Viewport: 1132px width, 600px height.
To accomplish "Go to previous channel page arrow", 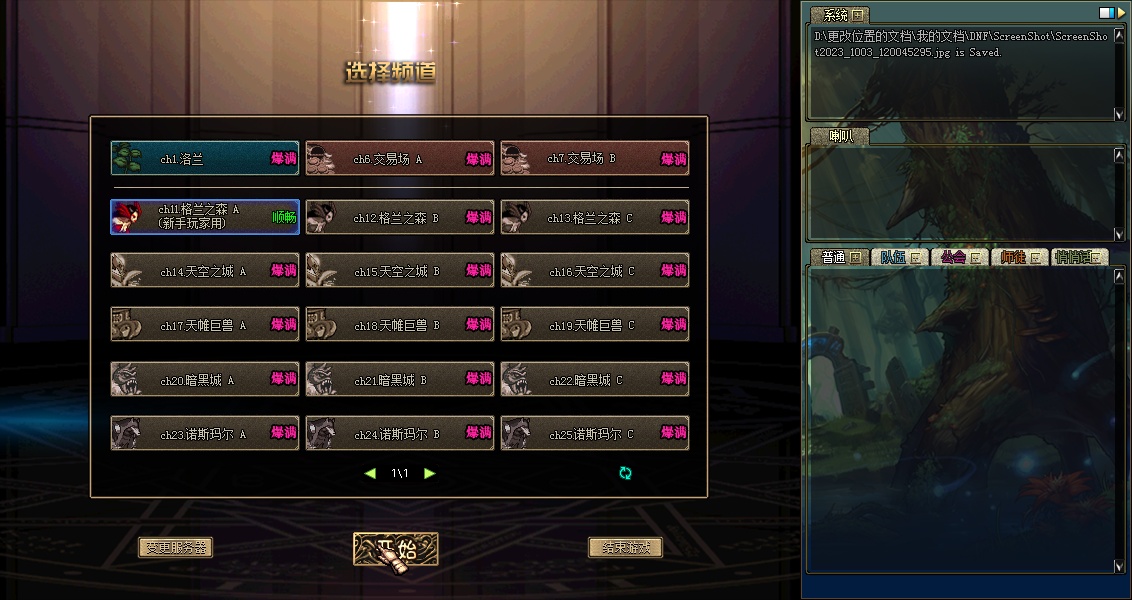I will pyautogui.click(x=370, y=473).
